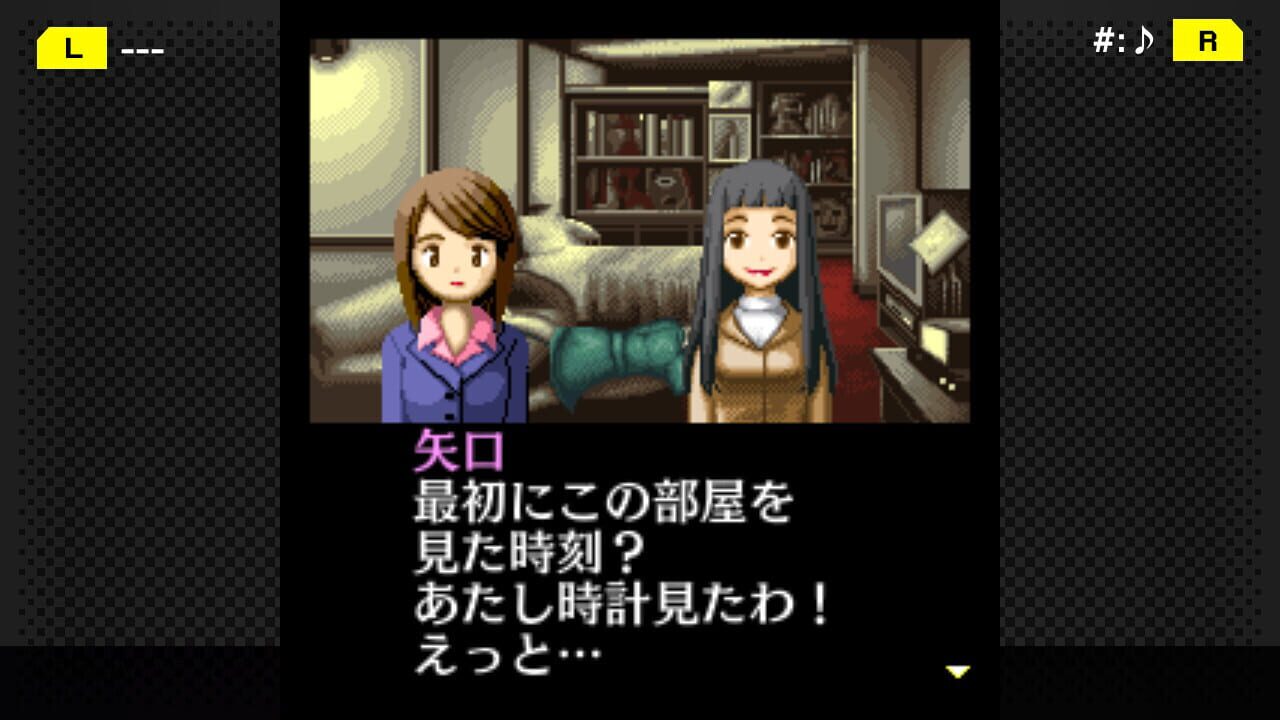The height and width of the screenshot is (720, 1280).
Task: Click the yellow L shoulder button indicator
Action: click(x=70, y=48)
